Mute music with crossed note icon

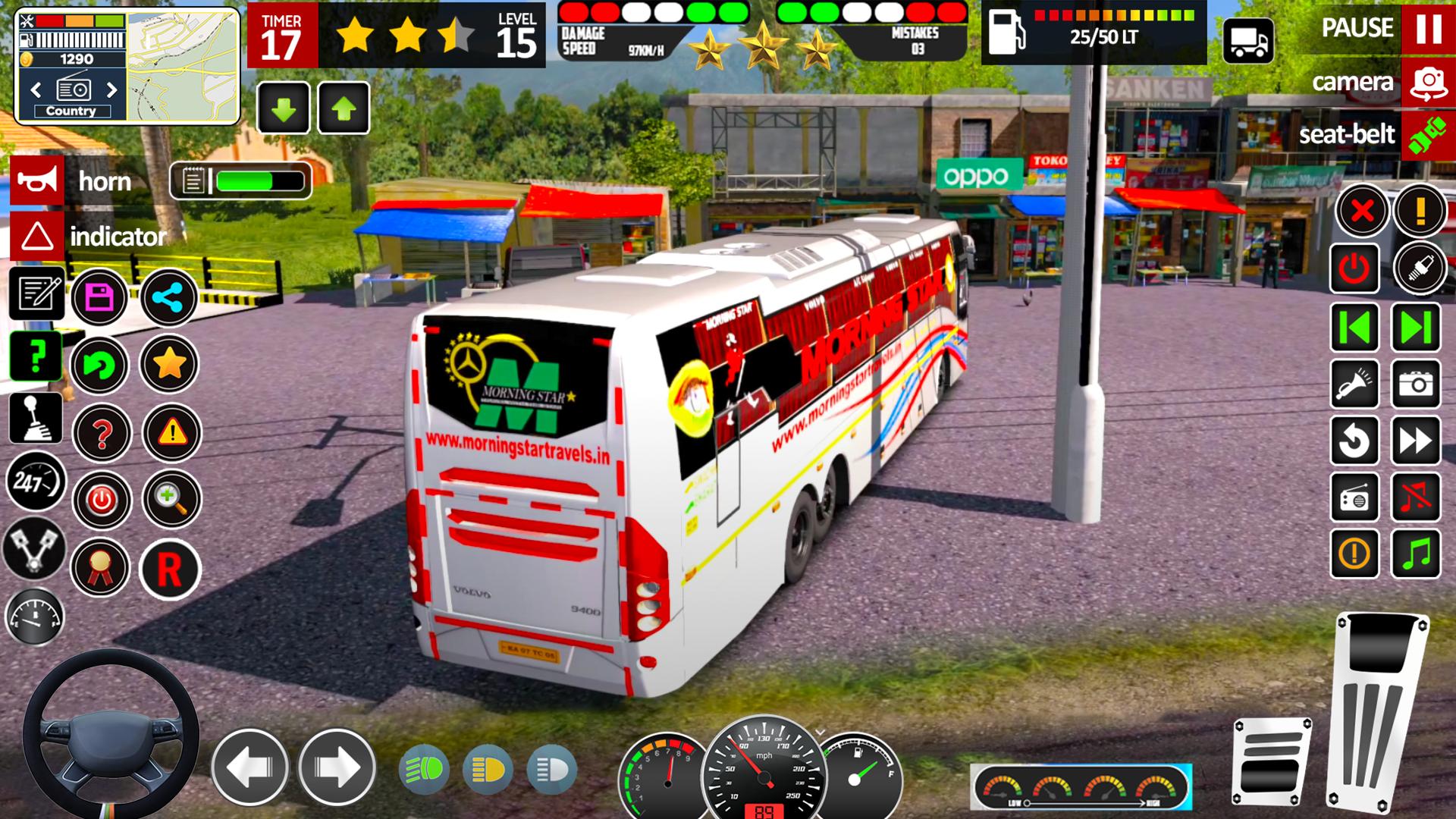click(1417, 497)
